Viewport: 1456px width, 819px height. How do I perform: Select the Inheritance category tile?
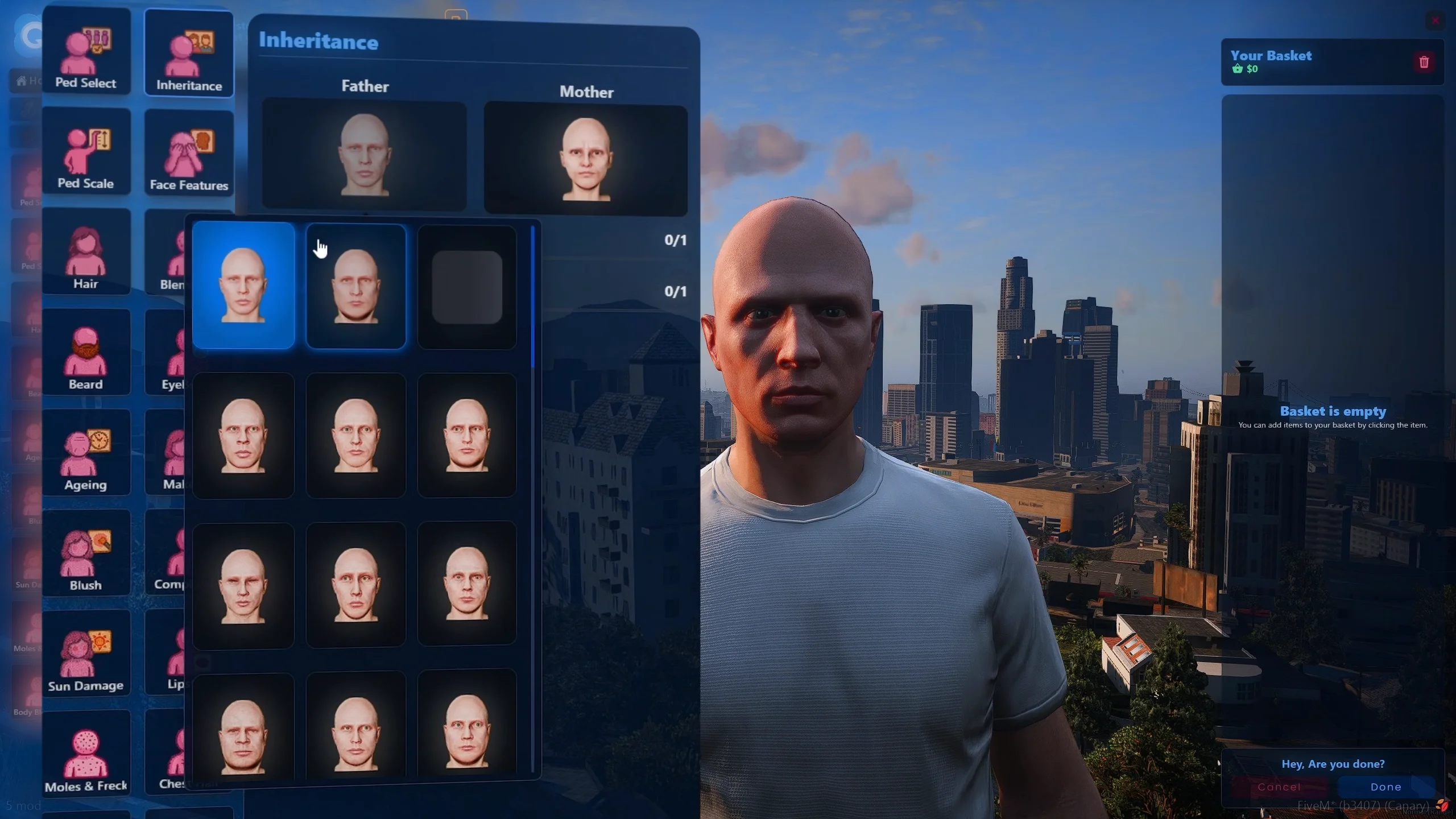(x=189, y=53)
